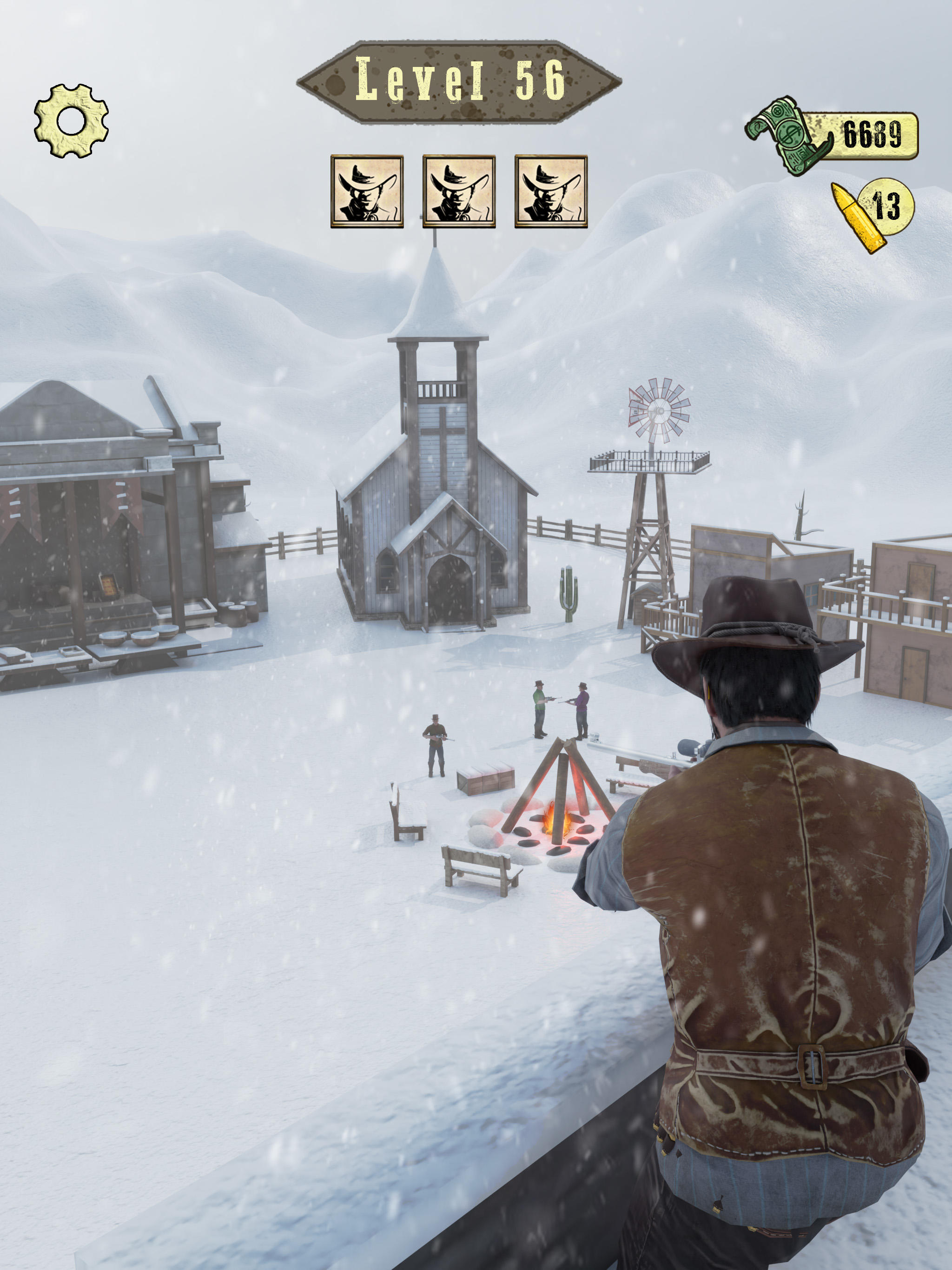Screen dimensions: 952x1270
Task: Open the settings gear icon
Action: click(71, 120)
